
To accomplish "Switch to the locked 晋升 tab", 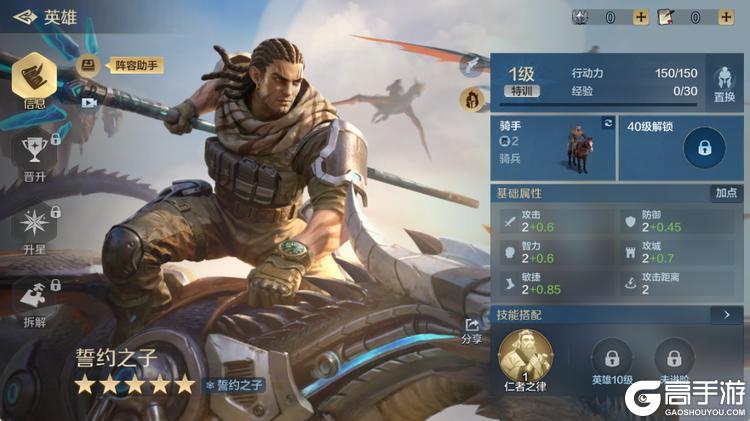I will 35,156.
